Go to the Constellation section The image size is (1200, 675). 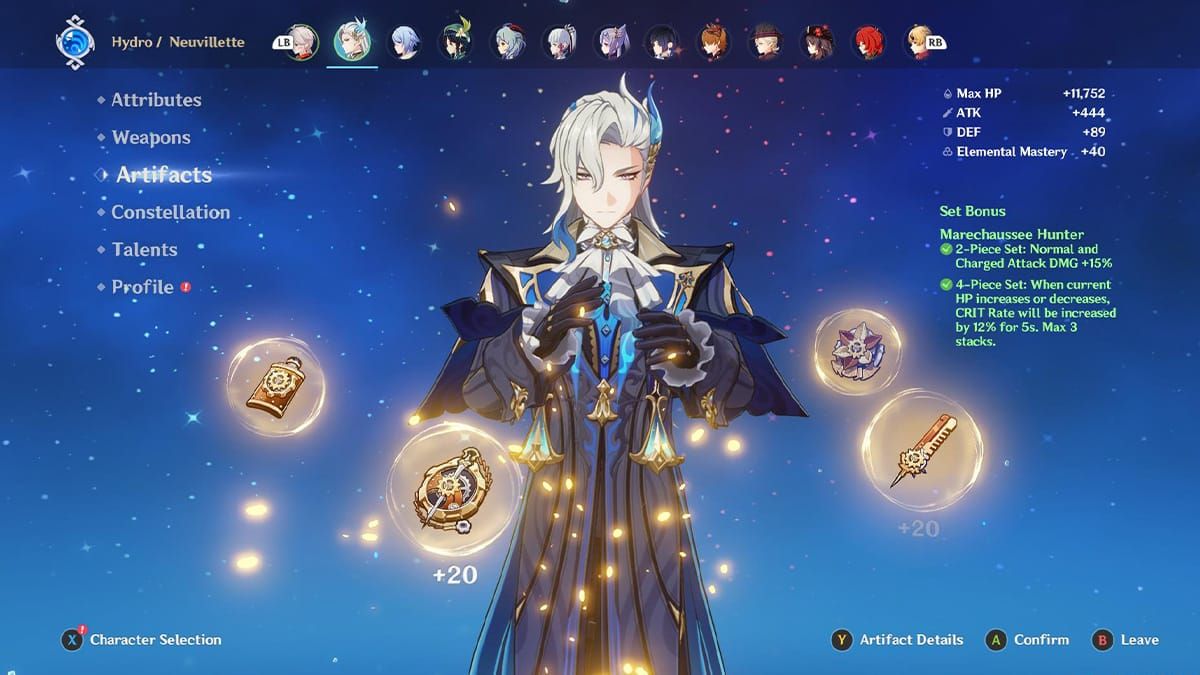[x=170, y=212]
